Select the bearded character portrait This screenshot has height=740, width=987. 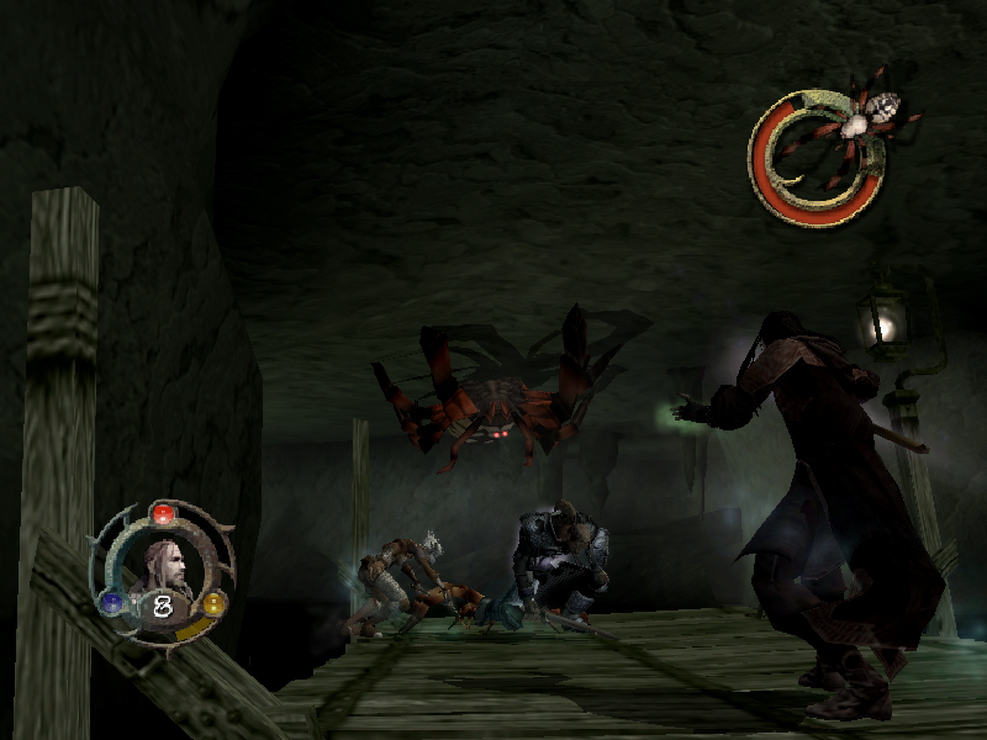click(165, 567)
